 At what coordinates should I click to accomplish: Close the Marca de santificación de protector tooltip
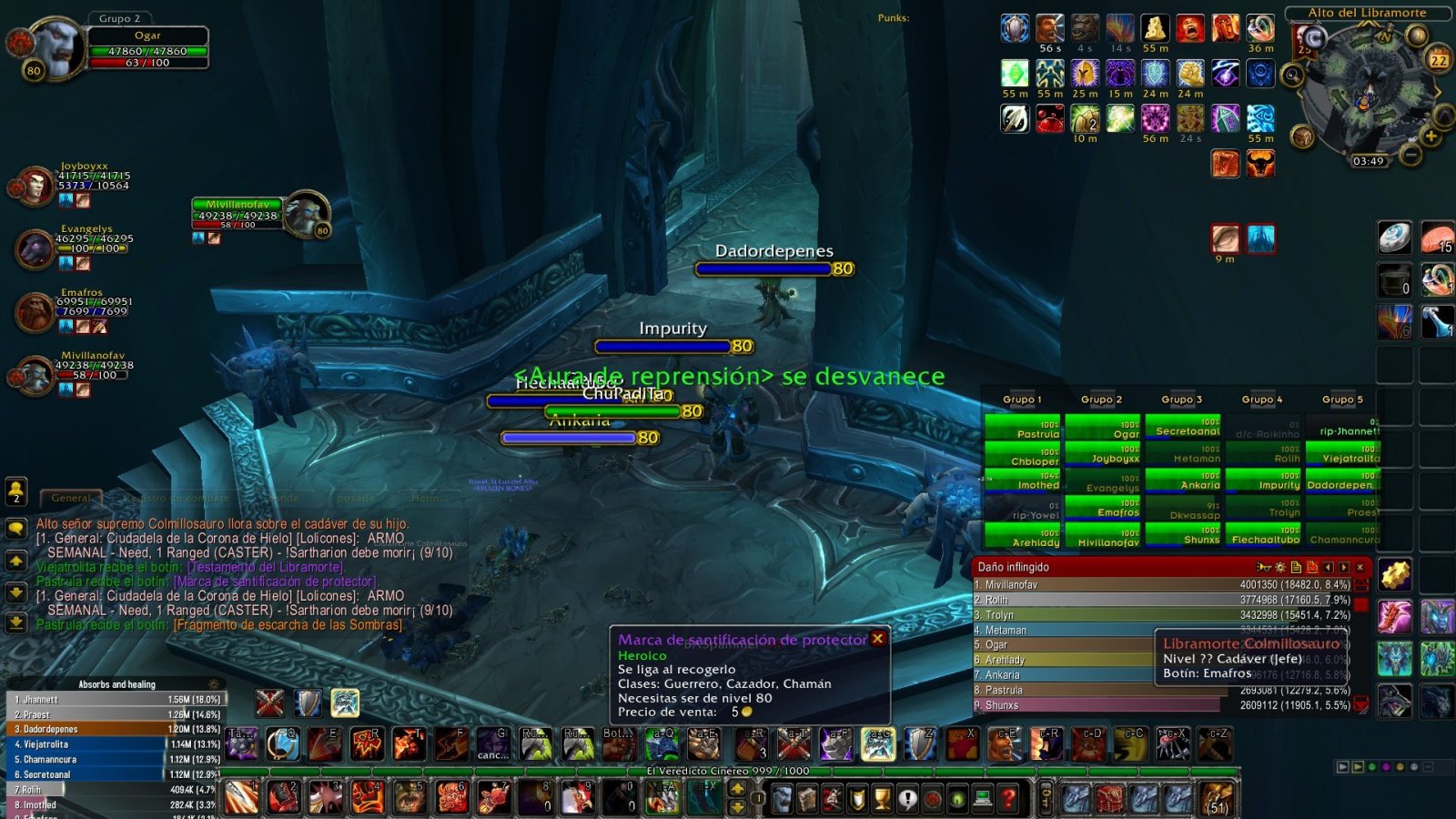pos(879,639)
